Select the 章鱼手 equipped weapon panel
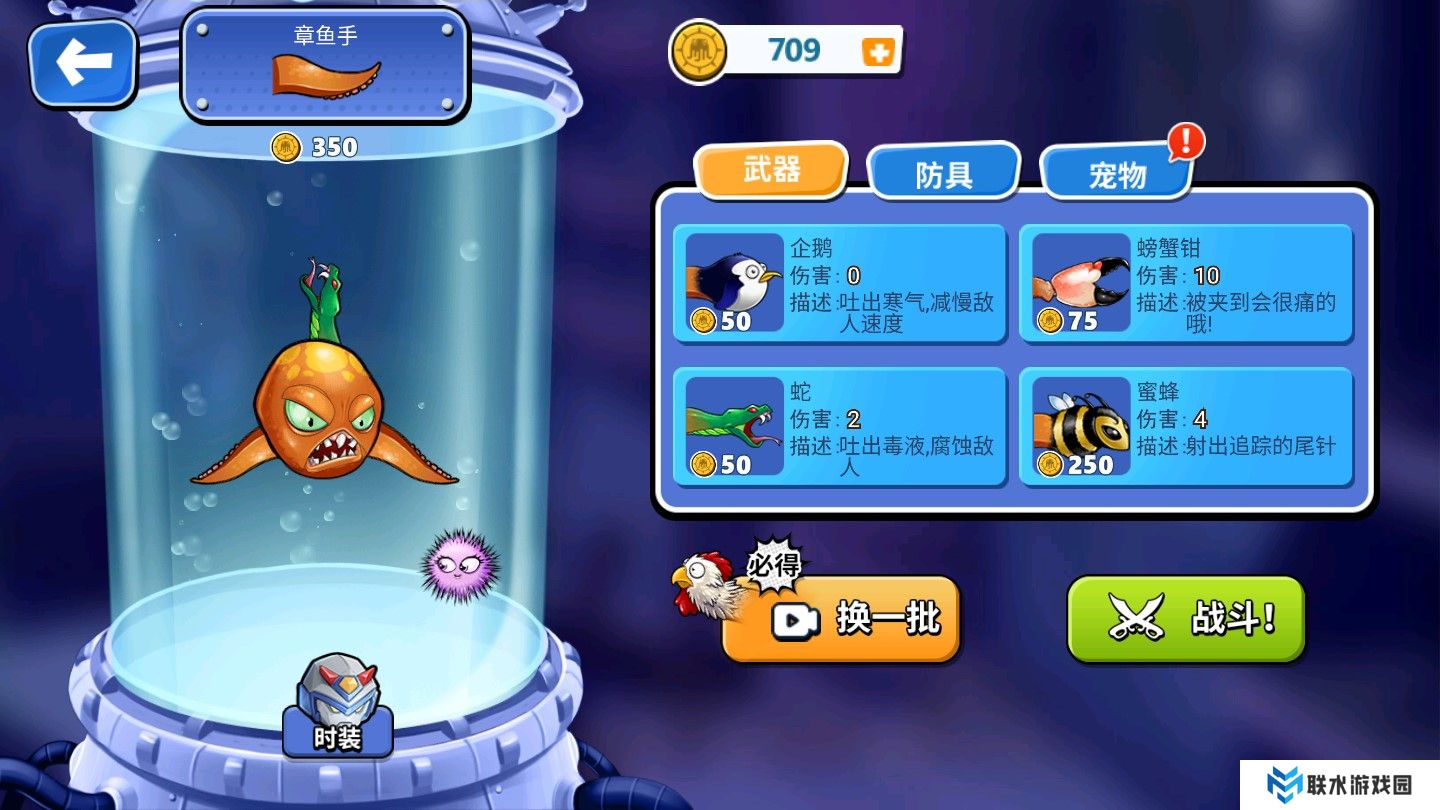This screenshot has height=810, width=1440. (325, 65)
